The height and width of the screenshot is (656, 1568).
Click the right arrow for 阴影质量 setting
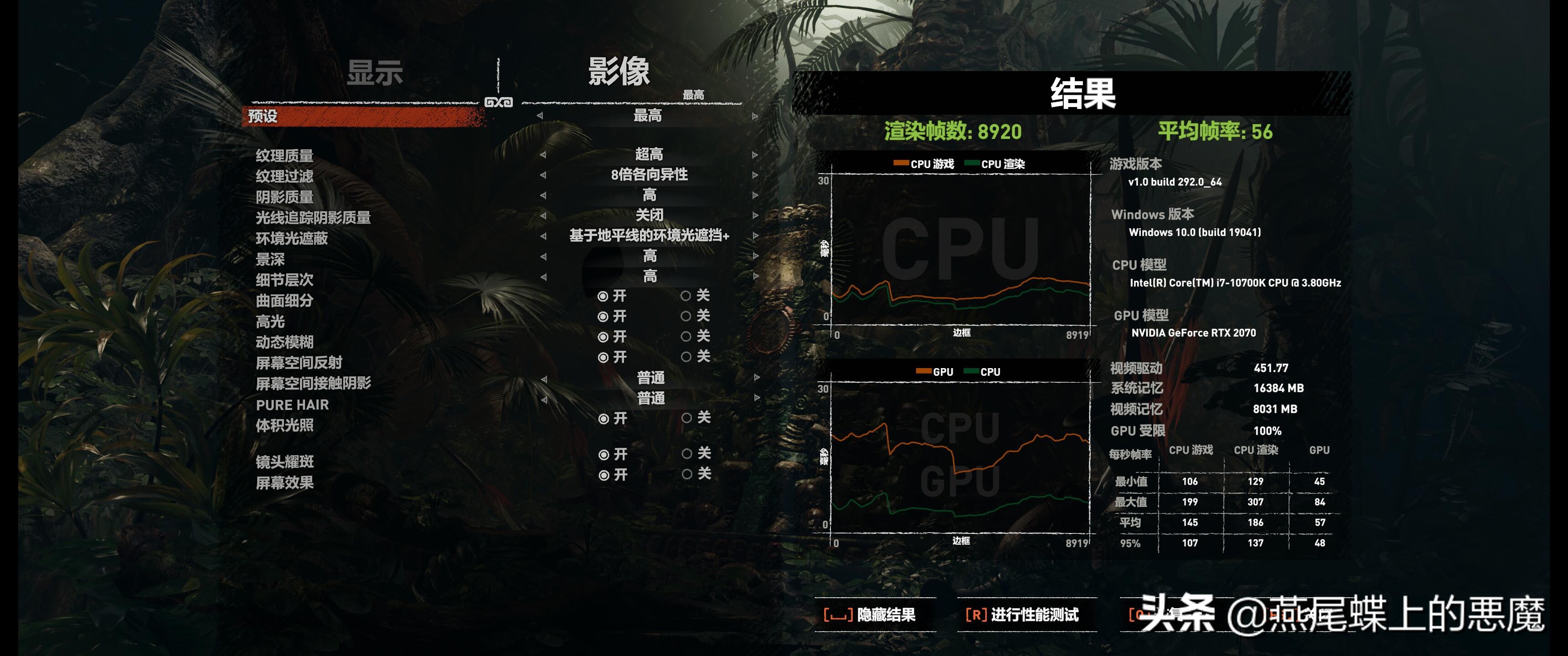755,196
